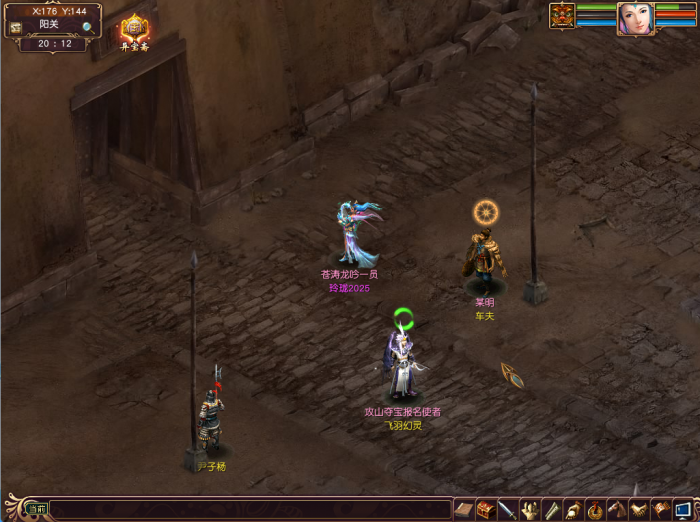700x522 pixels.
Task: Toggle the 当前 chat channel button
Action: point(37,509)
